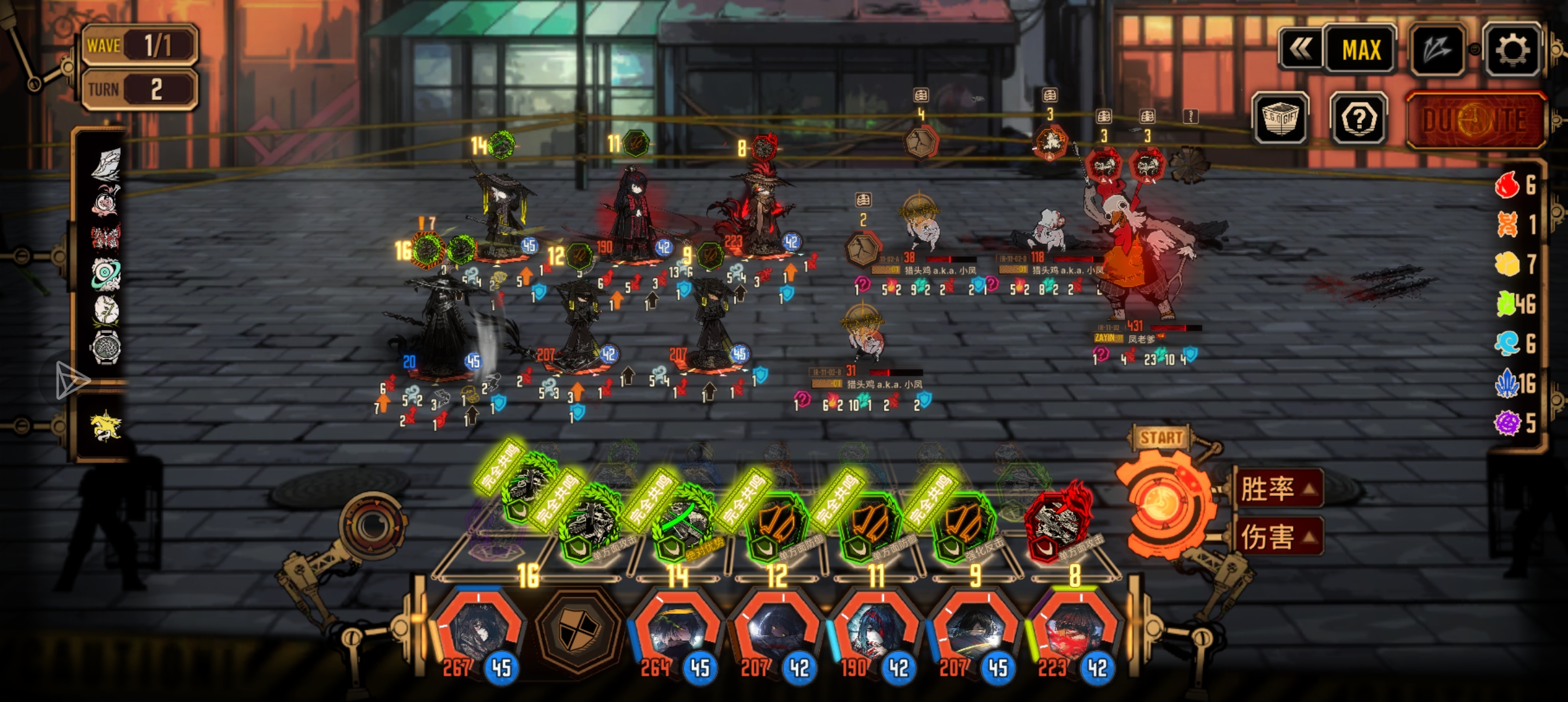Screen dimensions: 1568x702
Task: Open the settings gear menu
Action: (1512, 49)
